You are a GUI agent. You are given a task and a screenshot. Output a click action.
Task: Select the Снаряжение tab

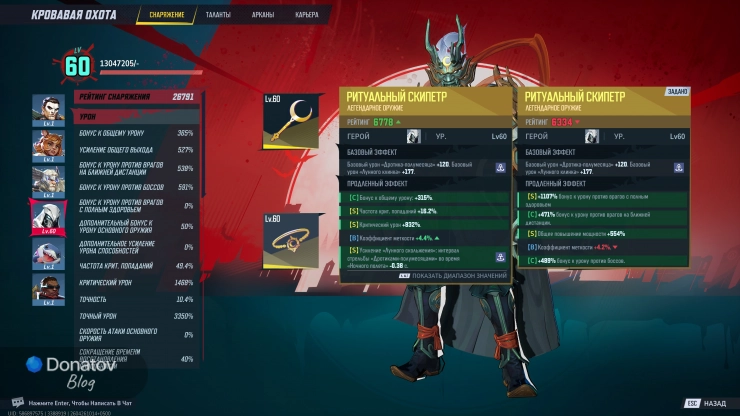[x=167, y=15]
